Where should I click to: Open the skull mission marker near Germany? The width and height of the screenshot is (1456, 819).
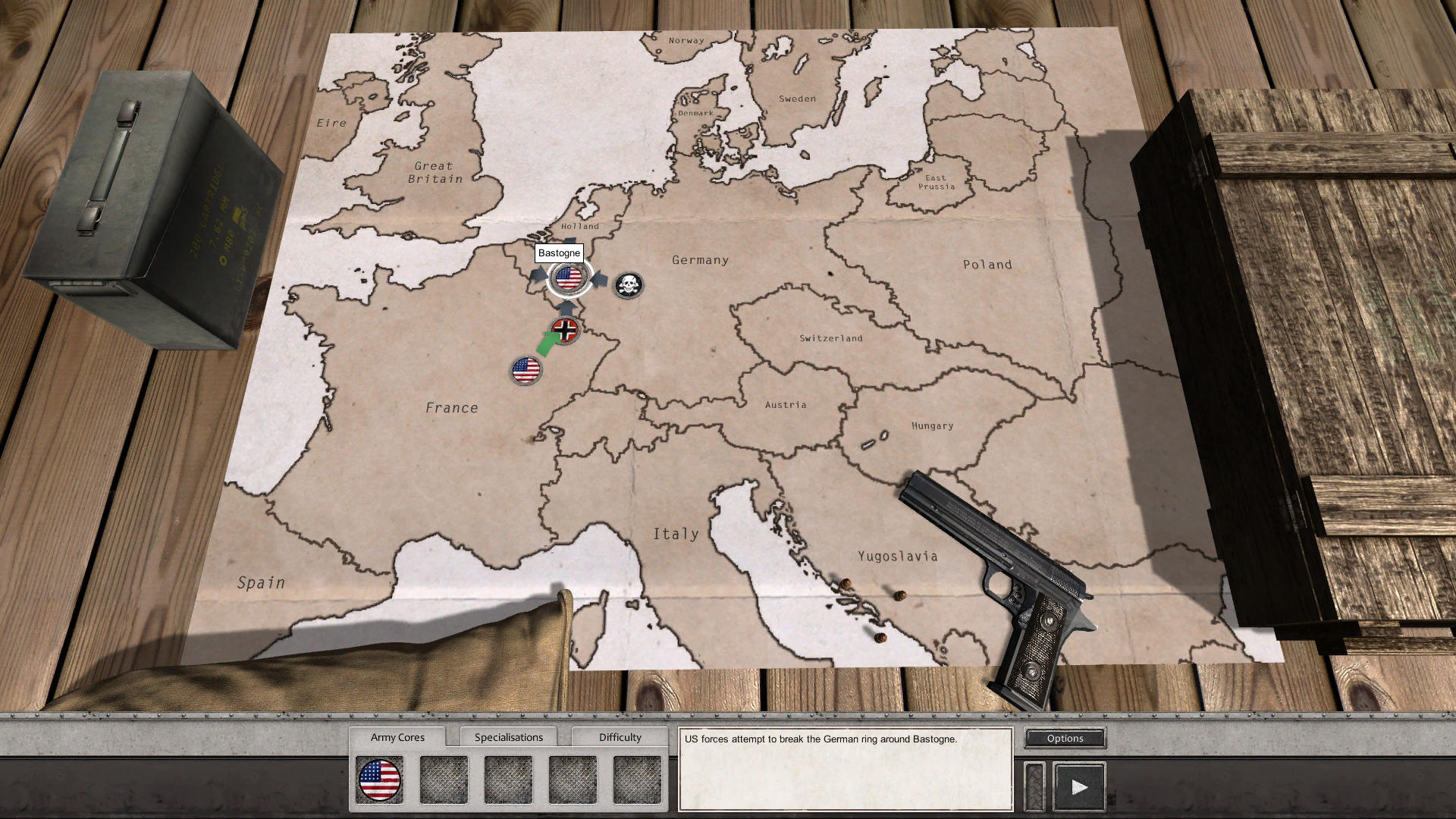tap(627, 284)
